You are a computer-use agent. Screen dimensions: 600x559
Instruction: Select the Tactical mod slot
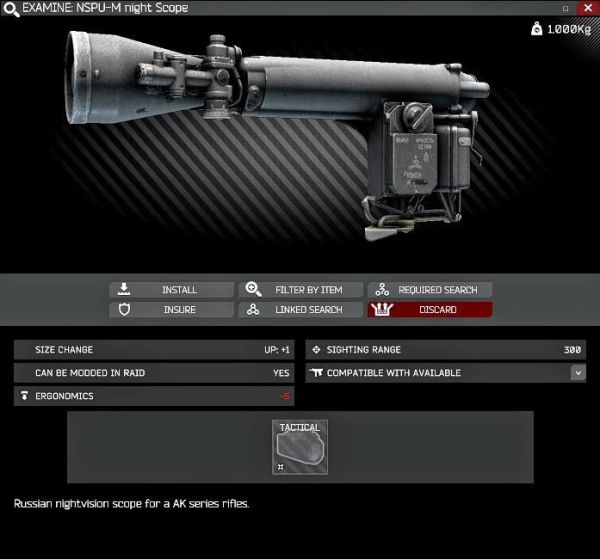pos(300,447)
